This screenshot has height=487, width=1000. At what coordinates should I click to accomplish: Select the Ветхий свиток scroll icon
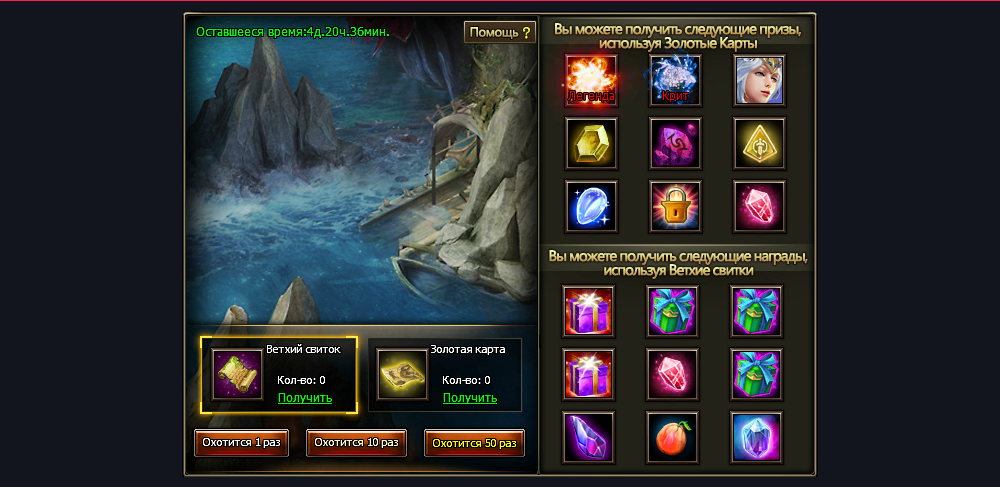237,374
